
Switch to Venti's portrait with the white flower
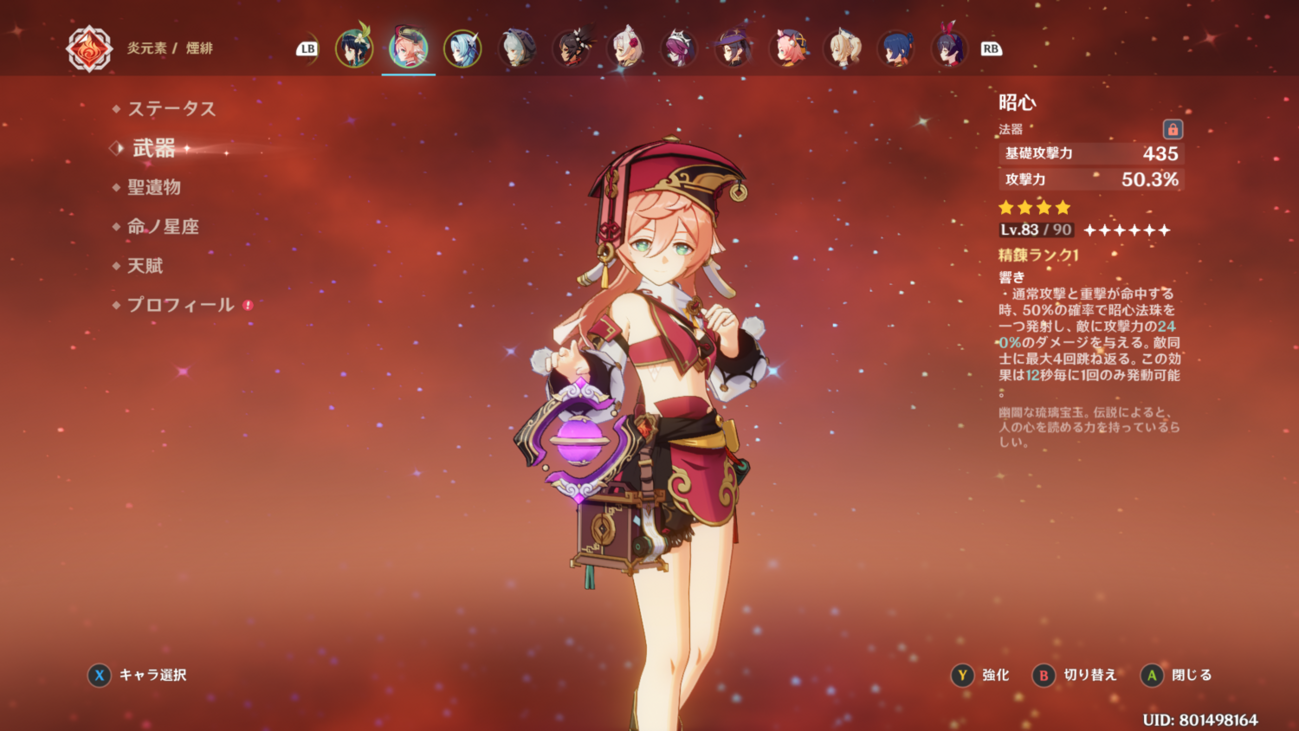click(354, 48)
